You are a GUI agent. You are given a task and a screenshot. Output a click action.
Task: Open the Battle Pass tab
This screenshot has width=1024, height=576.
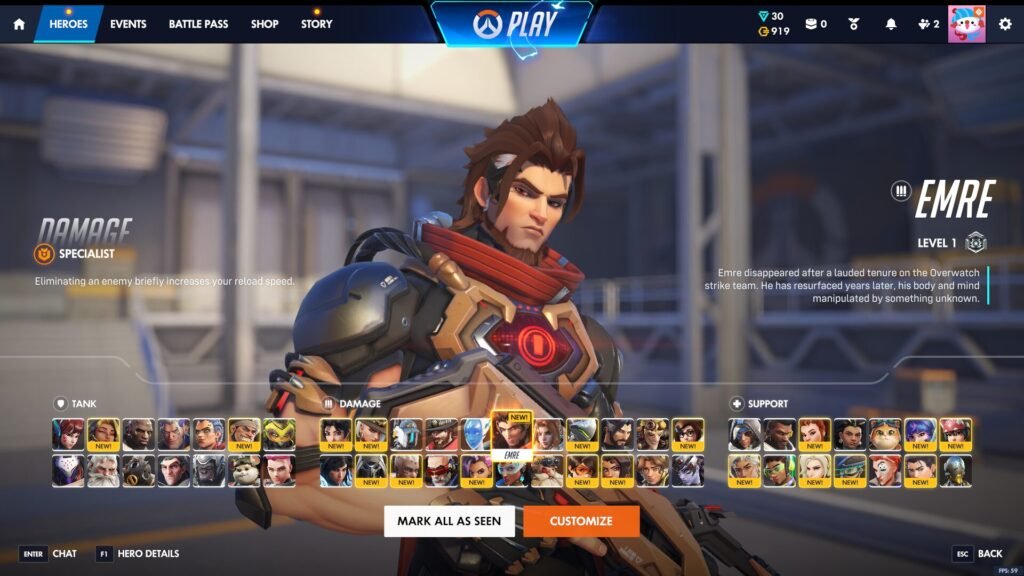pyautogui.click(x=198, y=24)
